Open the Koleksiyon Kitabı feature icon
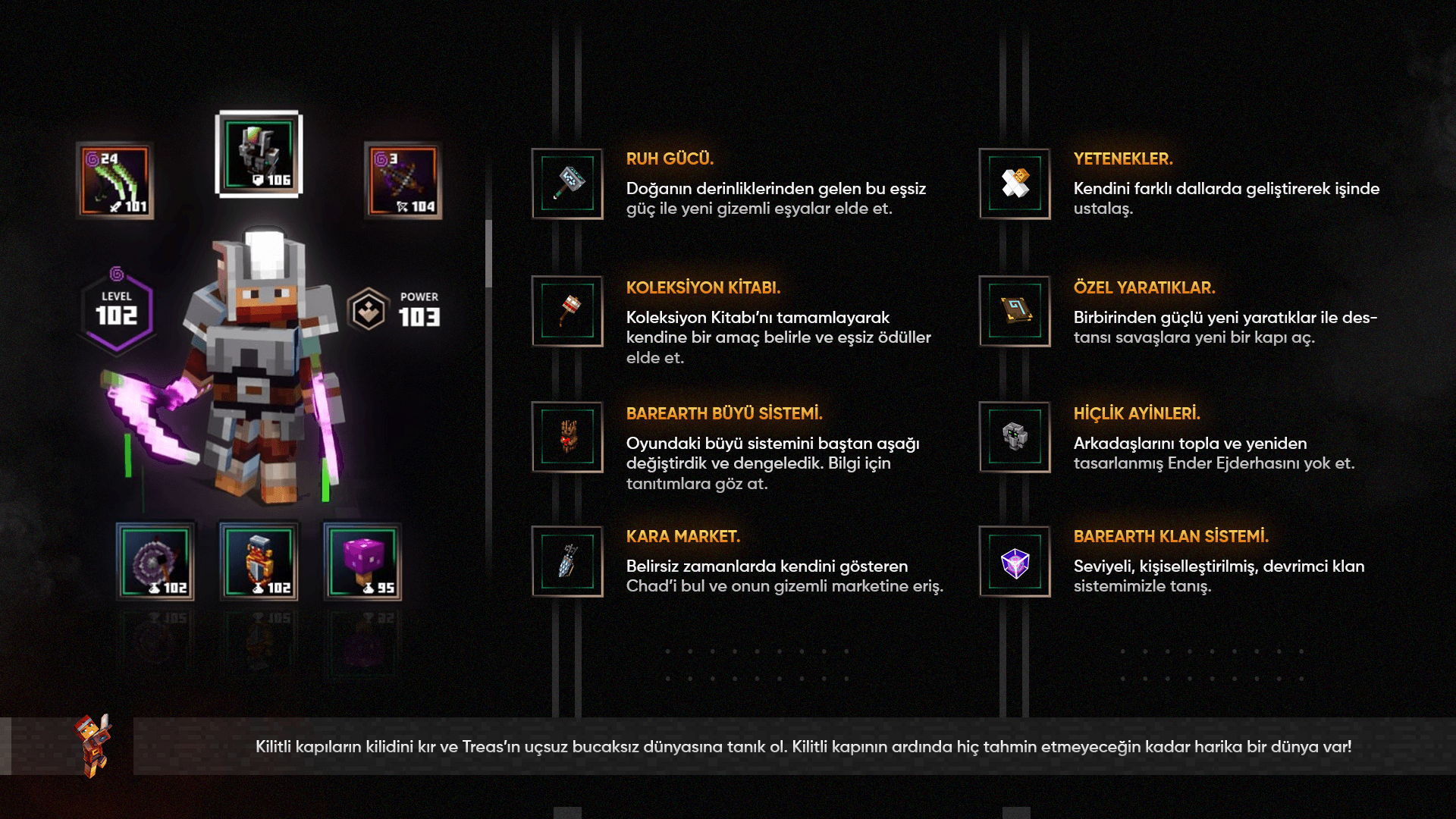This screenshot has width=1456, height=819. [567, 311]
